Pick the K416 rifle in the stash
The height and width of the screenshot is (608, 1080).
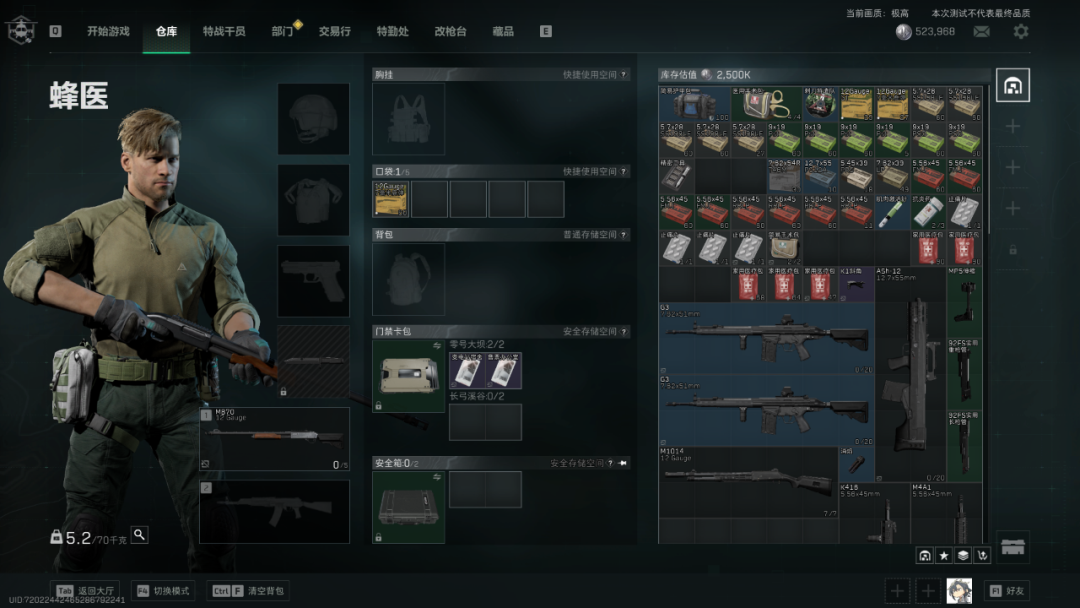coord(873,515)
